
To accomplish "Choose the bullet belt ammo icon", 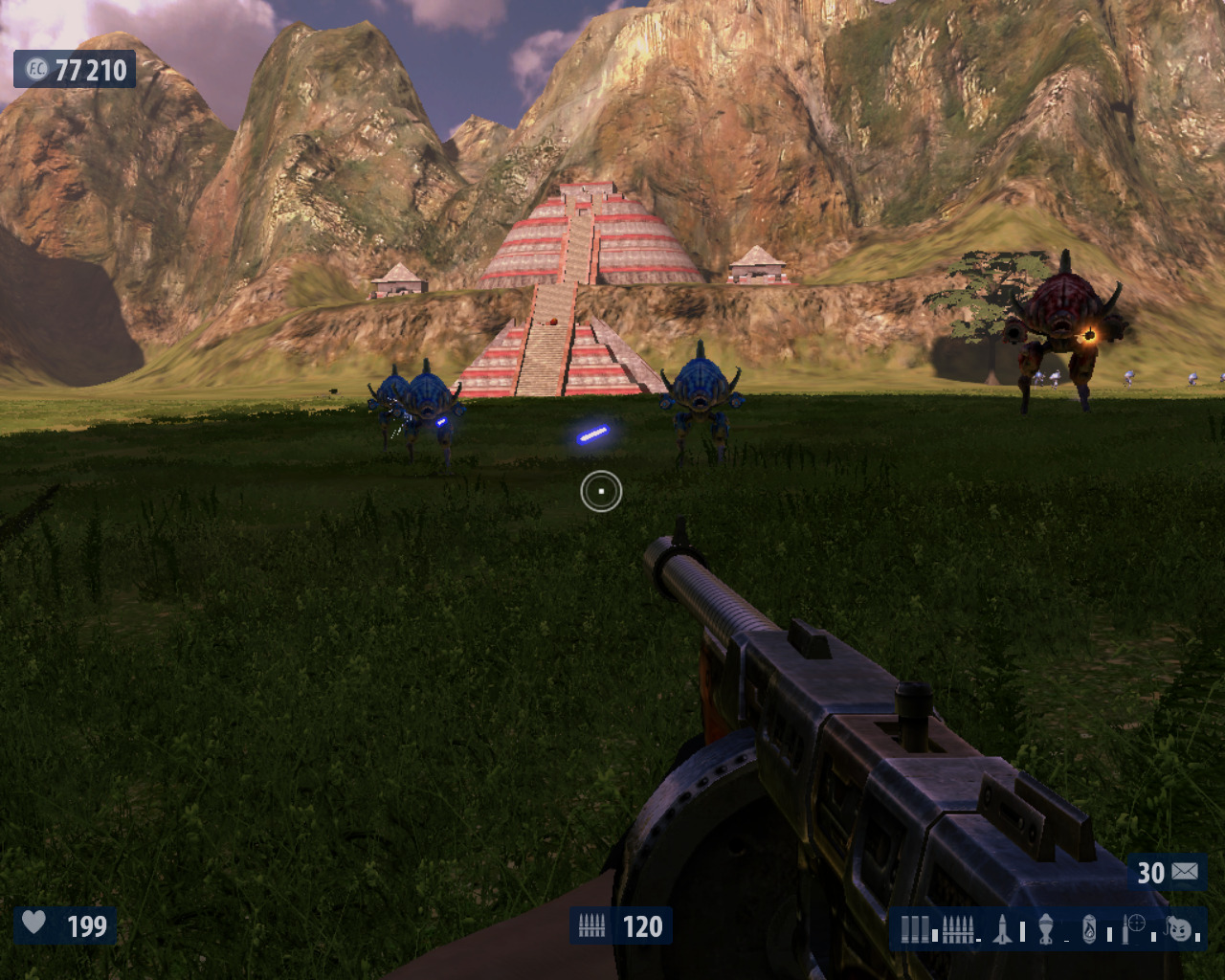I will pyautogui.click(x=958, y=928).
